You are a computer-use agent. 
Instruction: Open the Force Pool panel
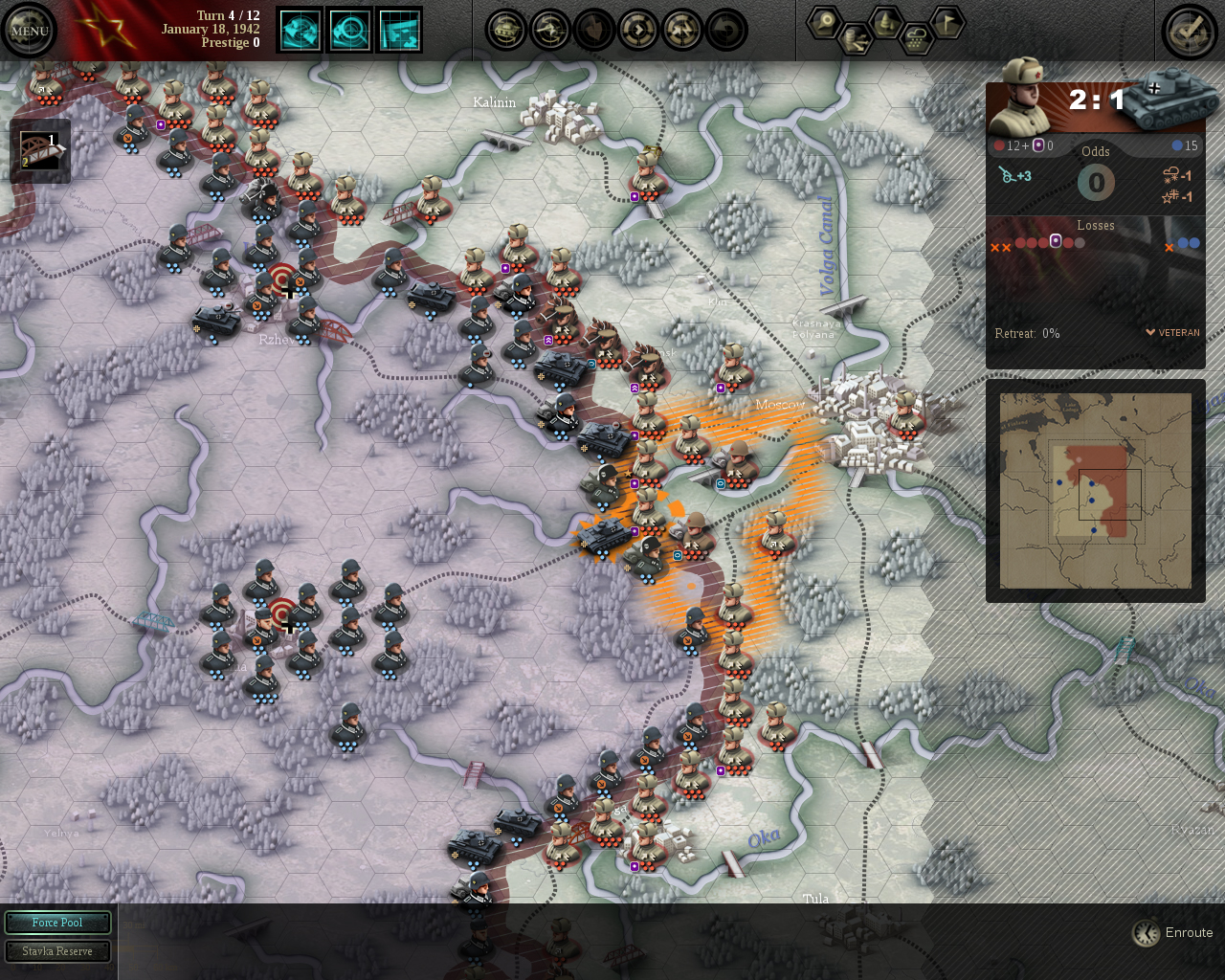pyautogui.click(x=57, y=922)
